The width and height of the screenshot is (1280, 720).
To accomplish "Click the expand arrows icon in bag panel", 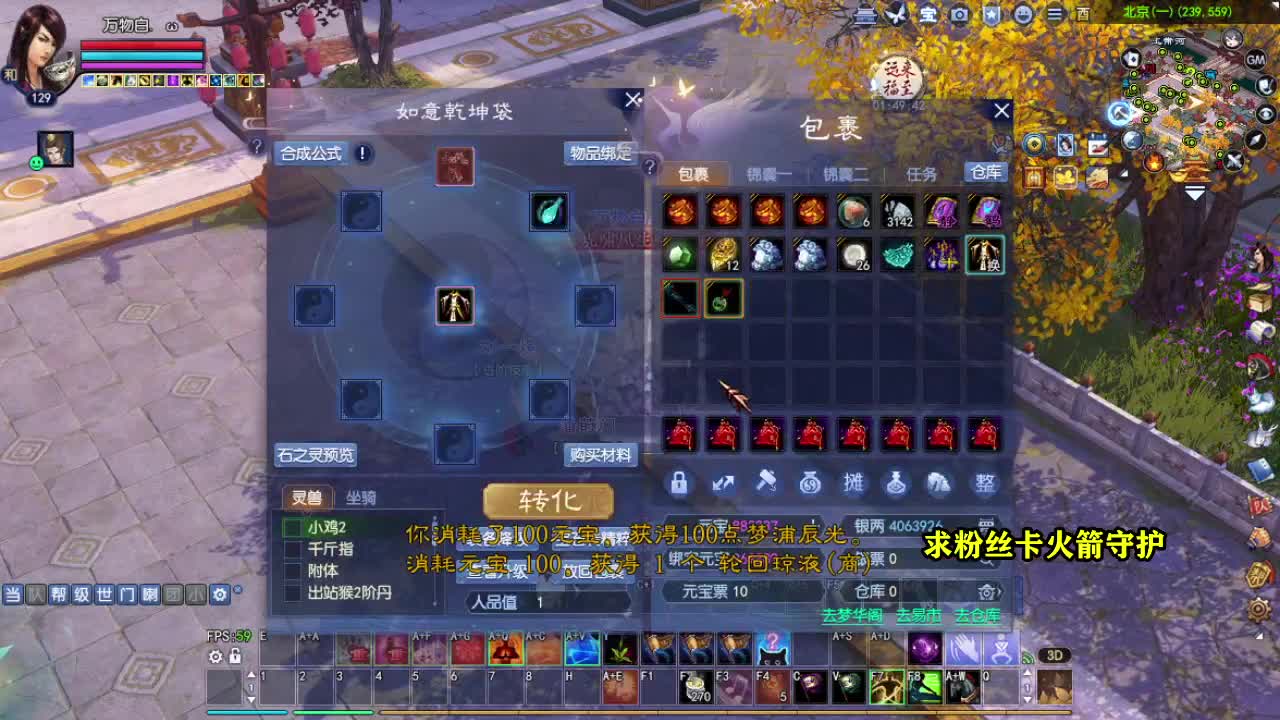I will [x=723, y=483].
